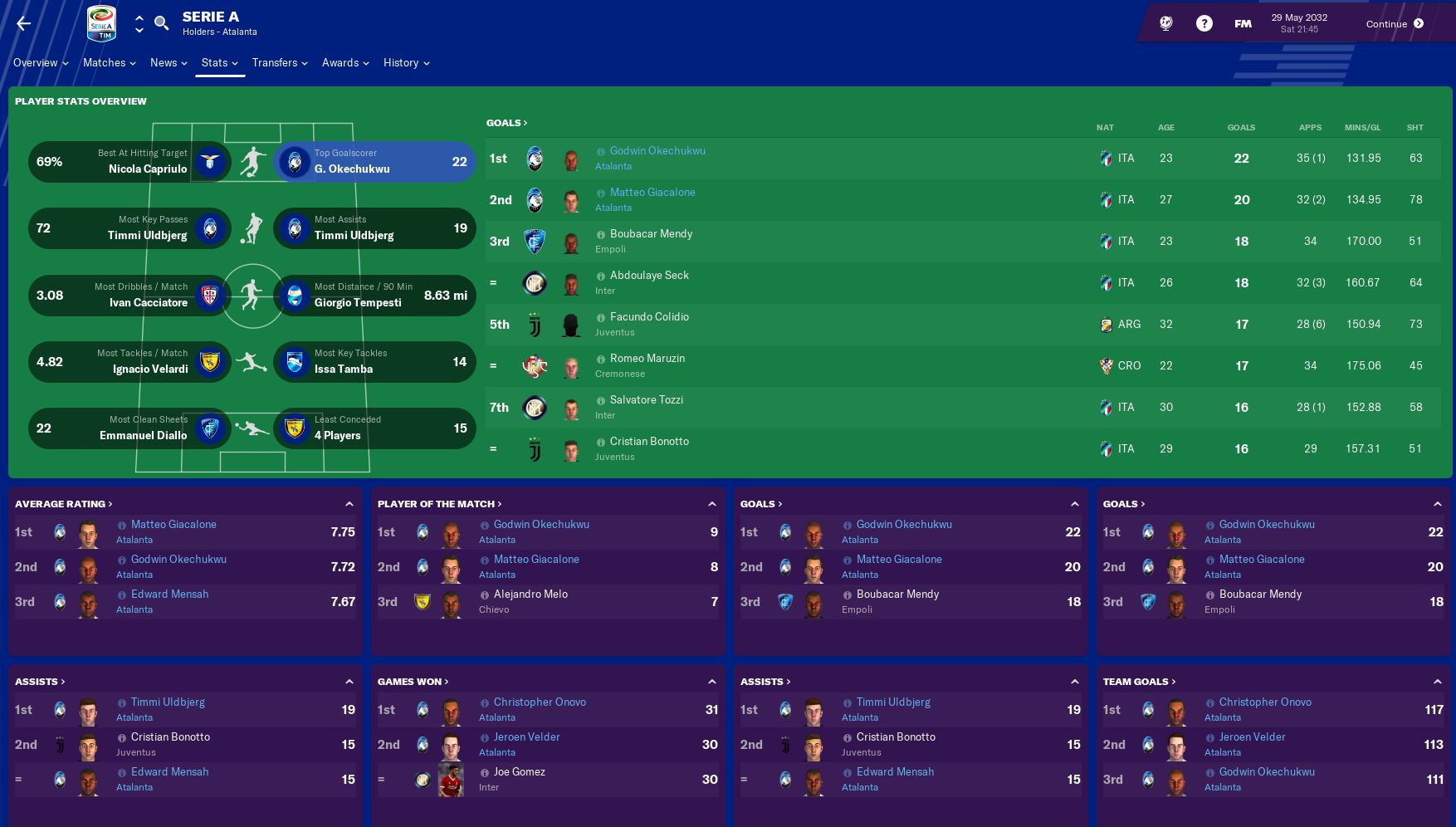Open the History menu section
The height and width of the screenshot is (827, 1456).
click(403, 62)
